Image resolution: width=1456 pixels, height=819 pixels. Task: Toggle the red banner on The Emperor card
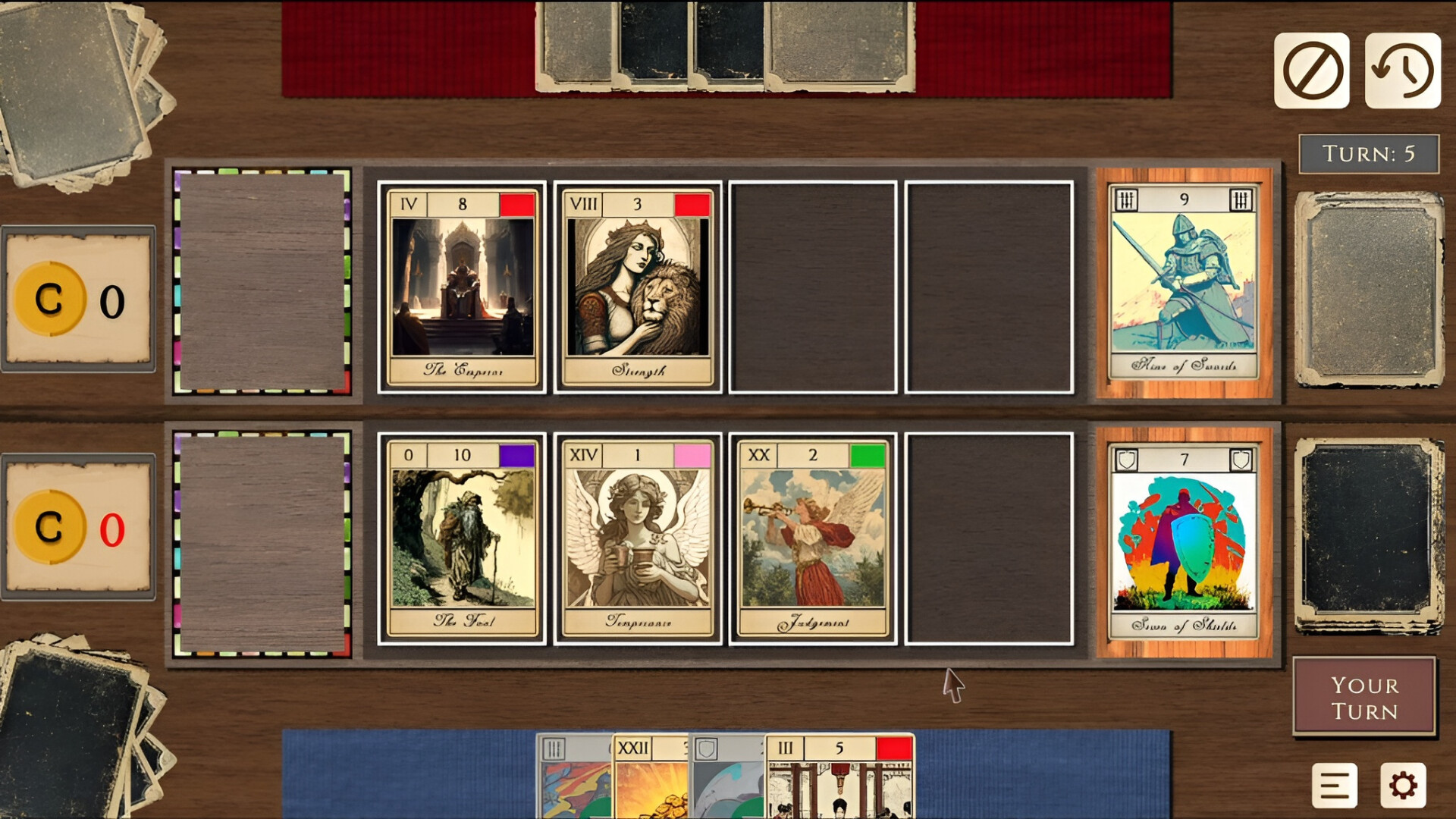pos(519,203)
